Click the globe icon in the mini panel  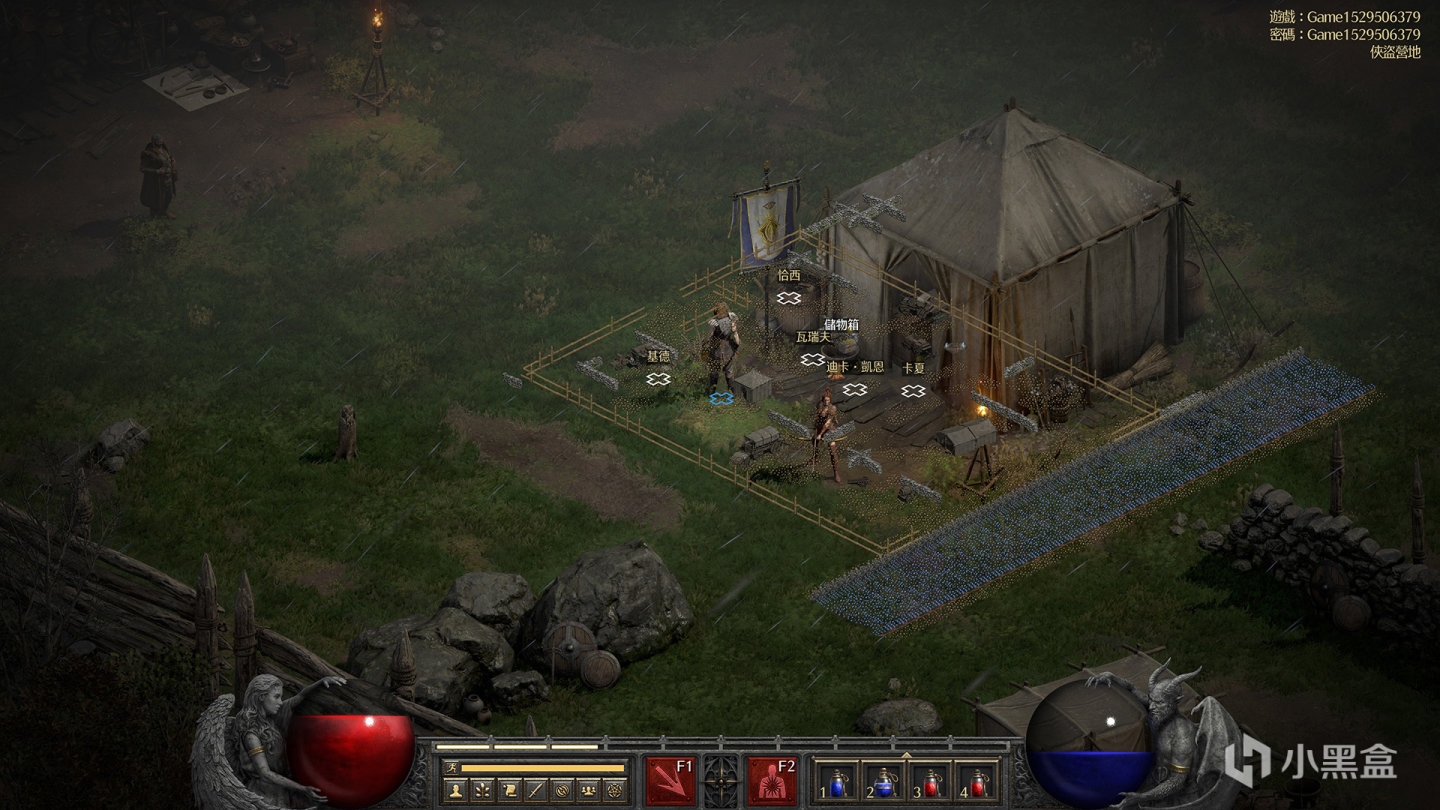pos(563,789)
